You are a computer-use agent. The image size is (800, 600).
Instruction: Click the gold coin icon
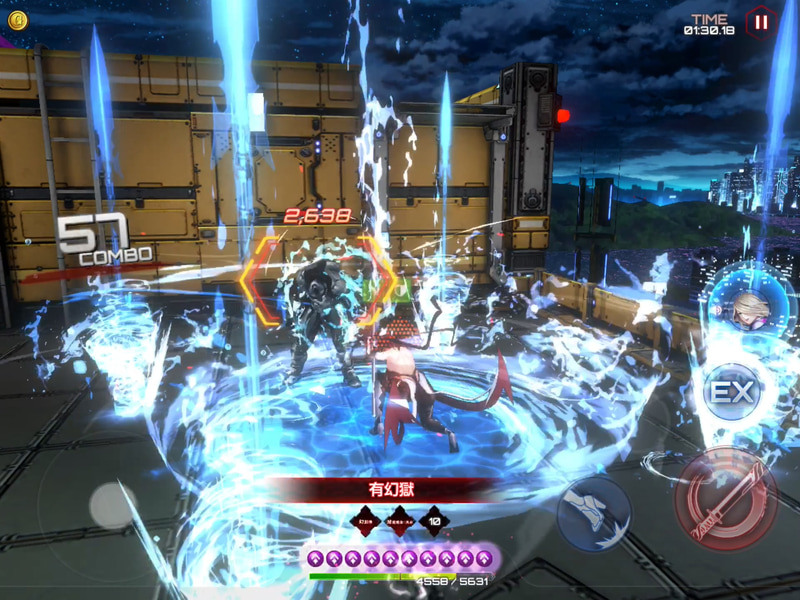click(x=18, y=19)
